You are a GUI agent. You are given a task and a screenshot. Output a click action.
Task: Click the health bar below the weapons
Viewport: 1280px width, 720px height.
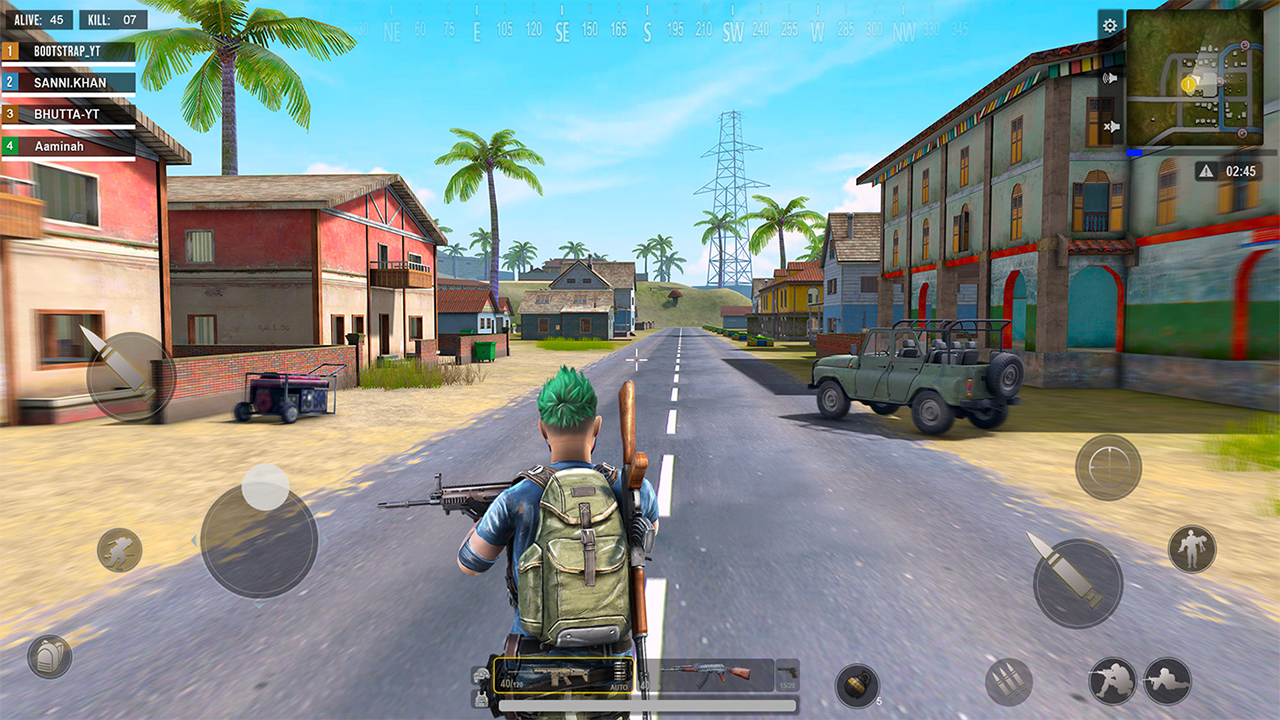click(647, 703)
